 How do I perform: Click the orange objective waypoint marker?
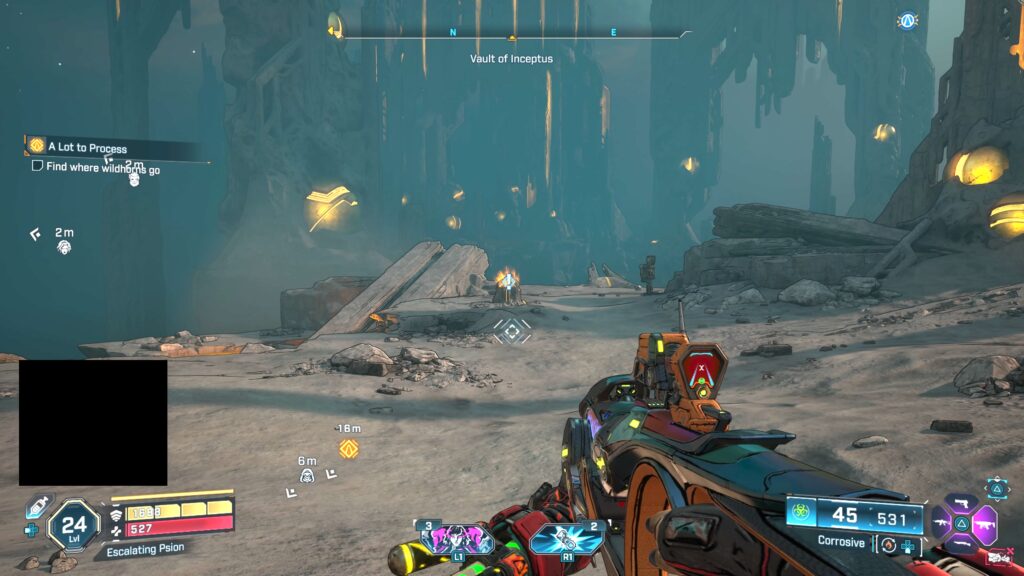[348, 449]
